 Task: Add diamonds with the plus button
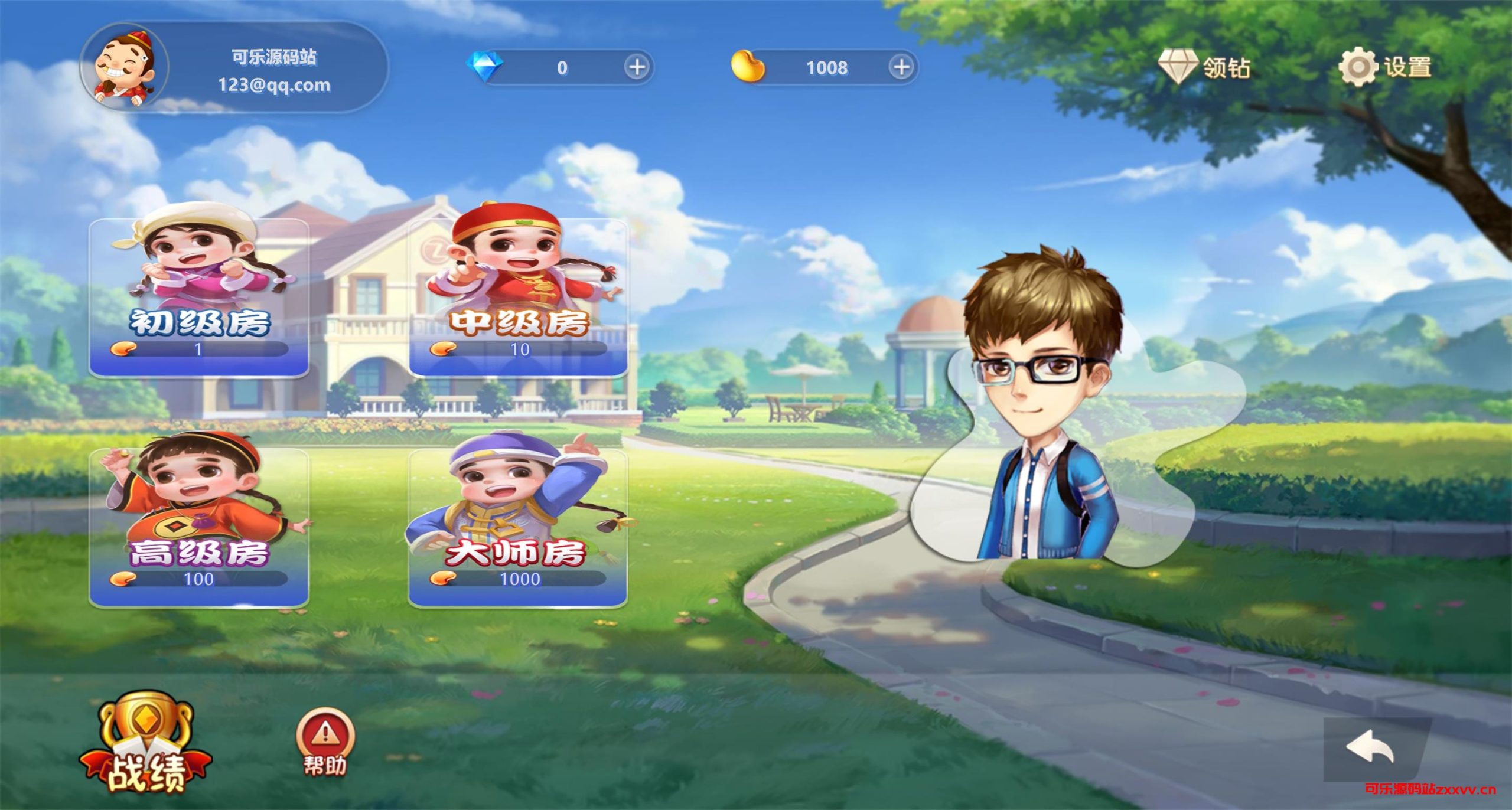coord(637,67)
